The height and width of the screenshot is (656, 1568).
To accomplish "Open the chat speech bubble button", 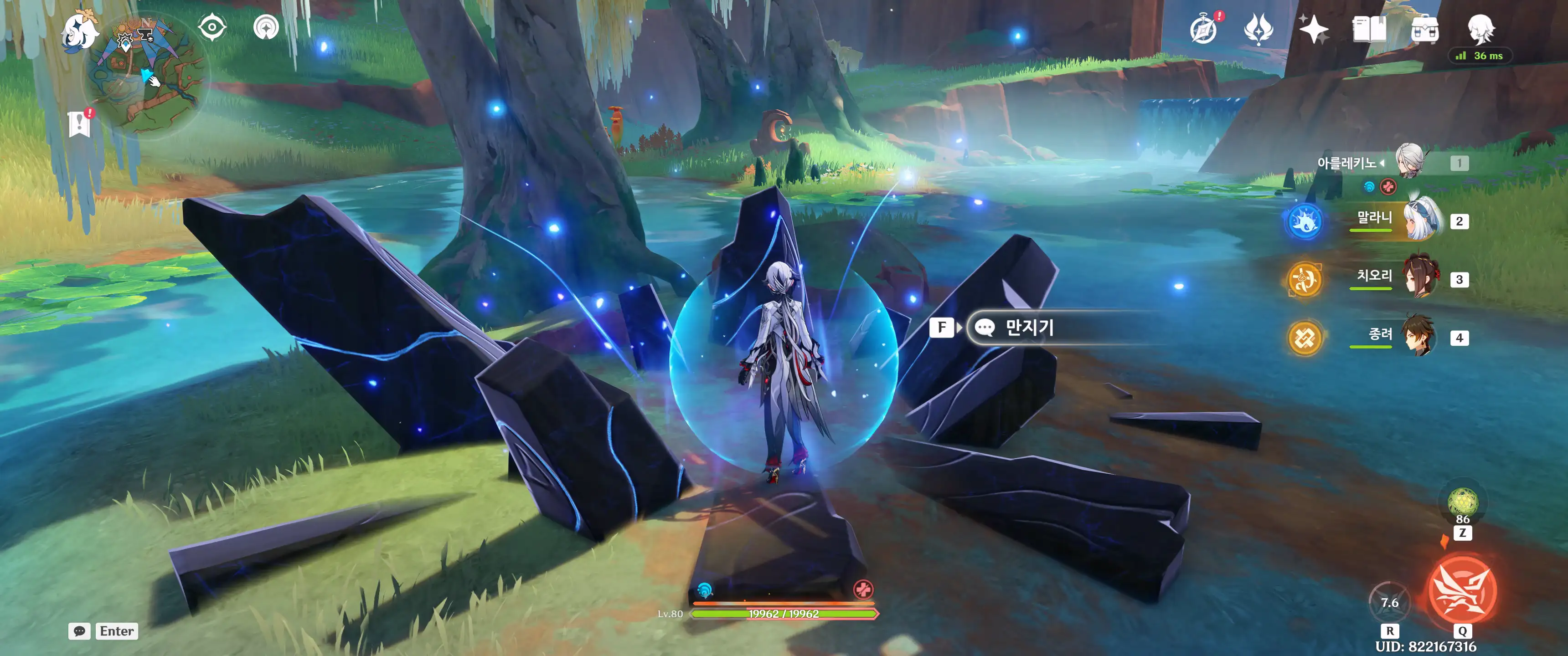I will pyautogui.click(x=80, y=631).
